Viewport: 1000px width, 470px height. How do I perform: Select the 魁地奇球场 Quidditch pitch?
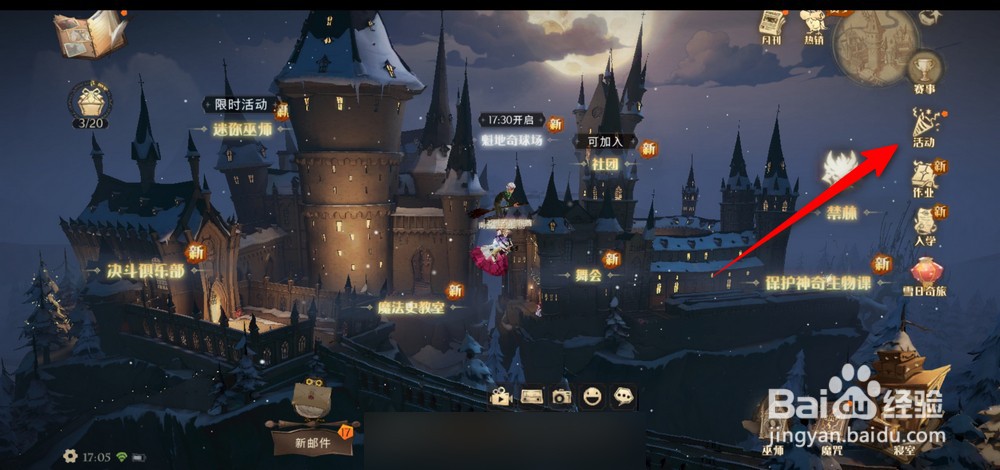coord(512,141)
